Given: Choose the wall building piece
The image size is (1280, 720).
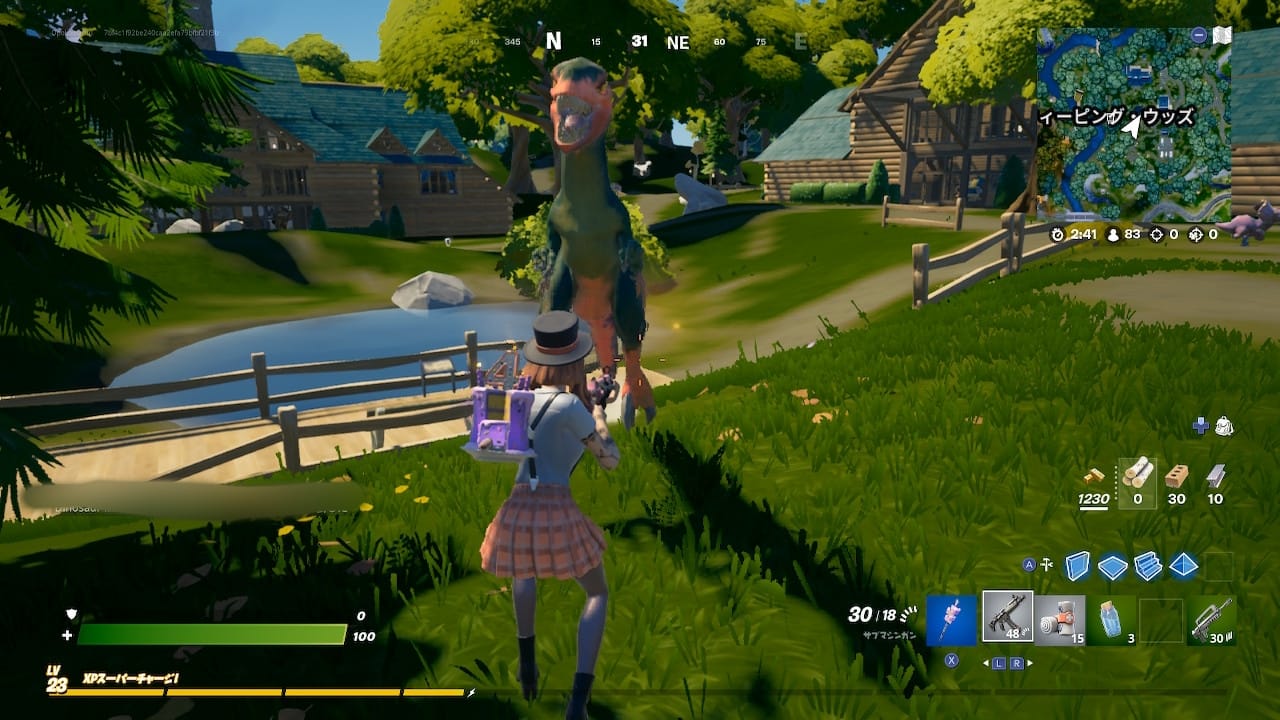Looking at the screenshot, I should (1077, 566).
